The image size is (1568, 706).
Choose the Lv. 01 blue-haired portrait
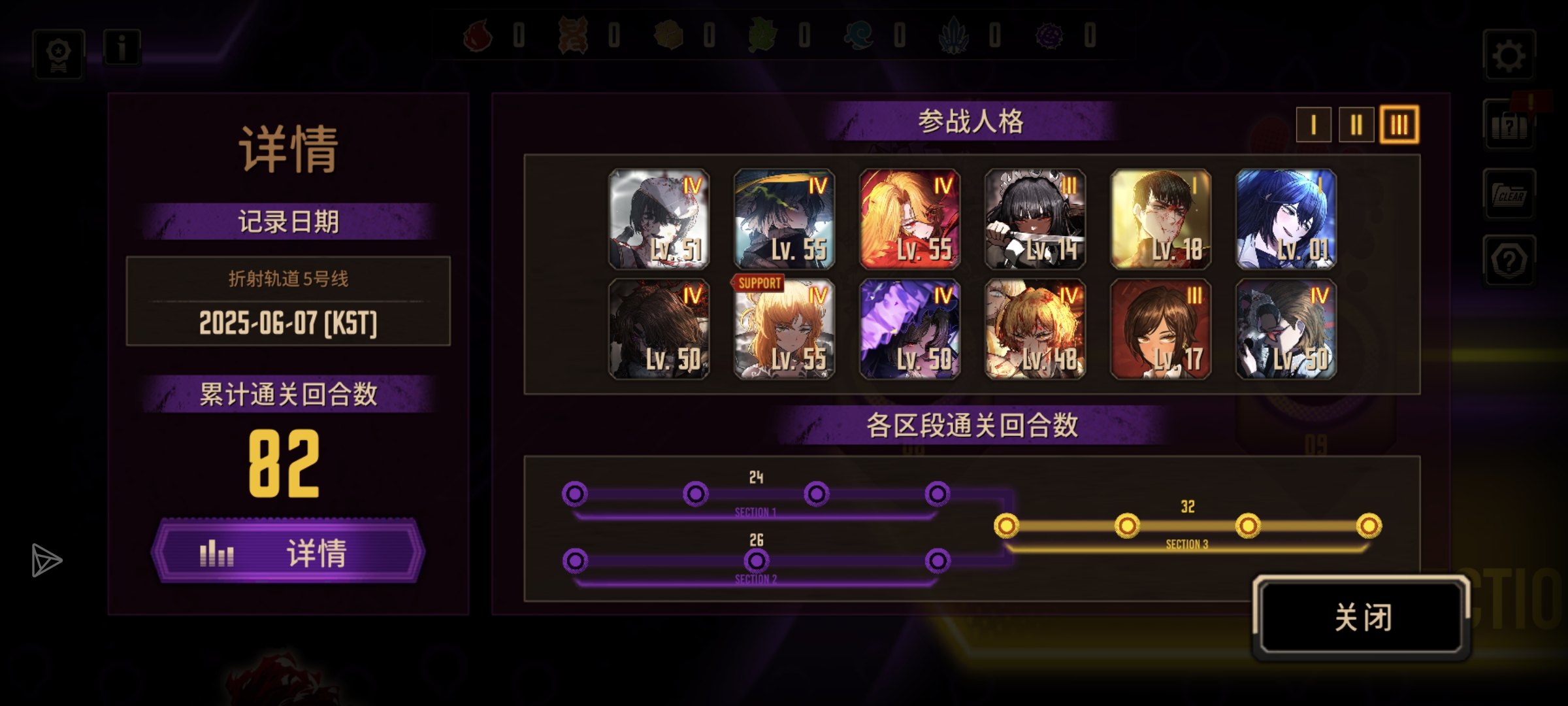tap(1286, 219)
